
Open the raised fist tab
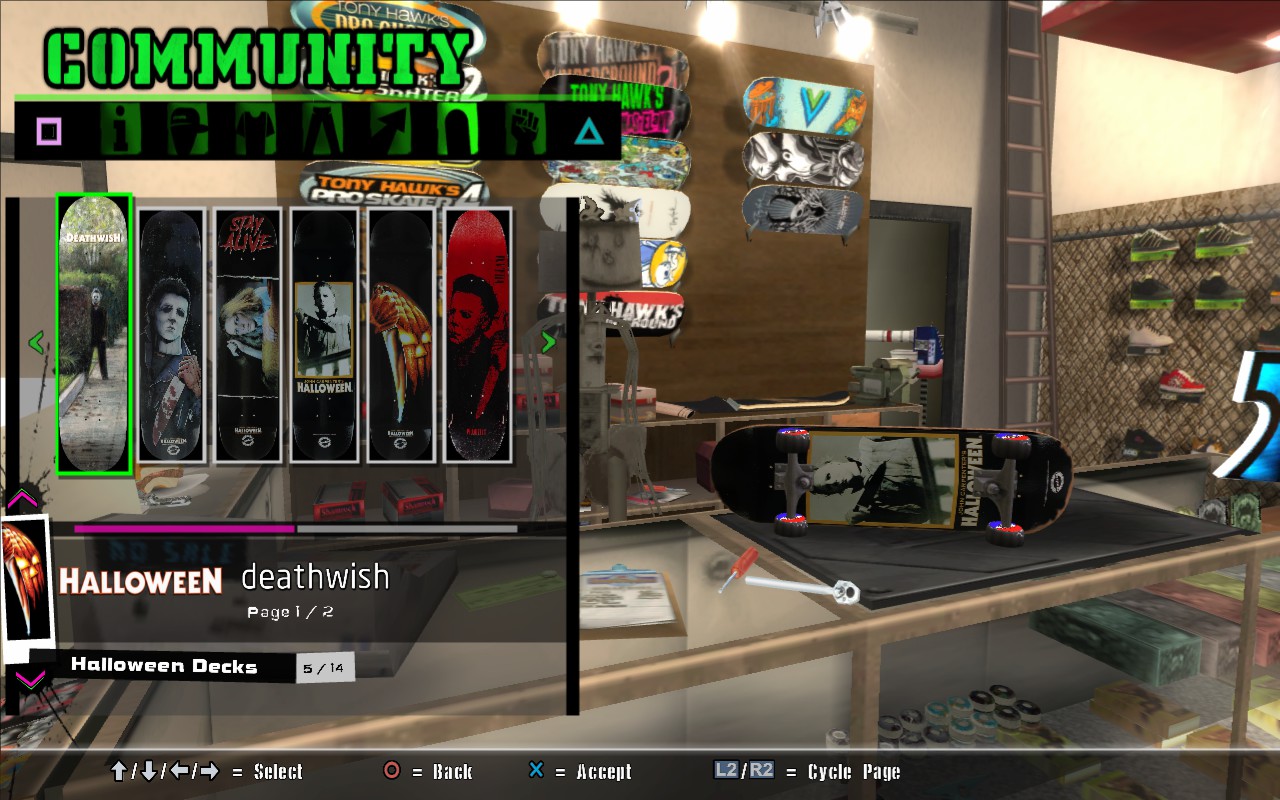tap(524, 131)
